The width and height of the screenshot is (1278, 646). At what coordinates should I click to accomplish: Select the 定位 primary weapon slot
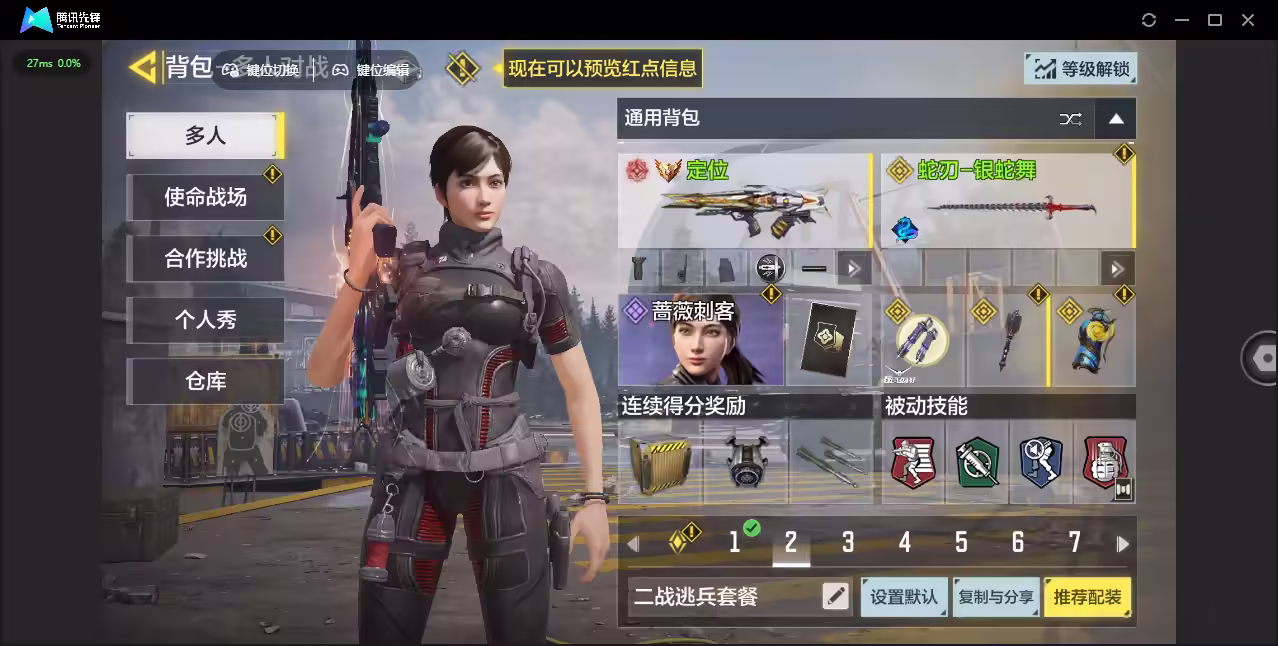coord(744,201)
